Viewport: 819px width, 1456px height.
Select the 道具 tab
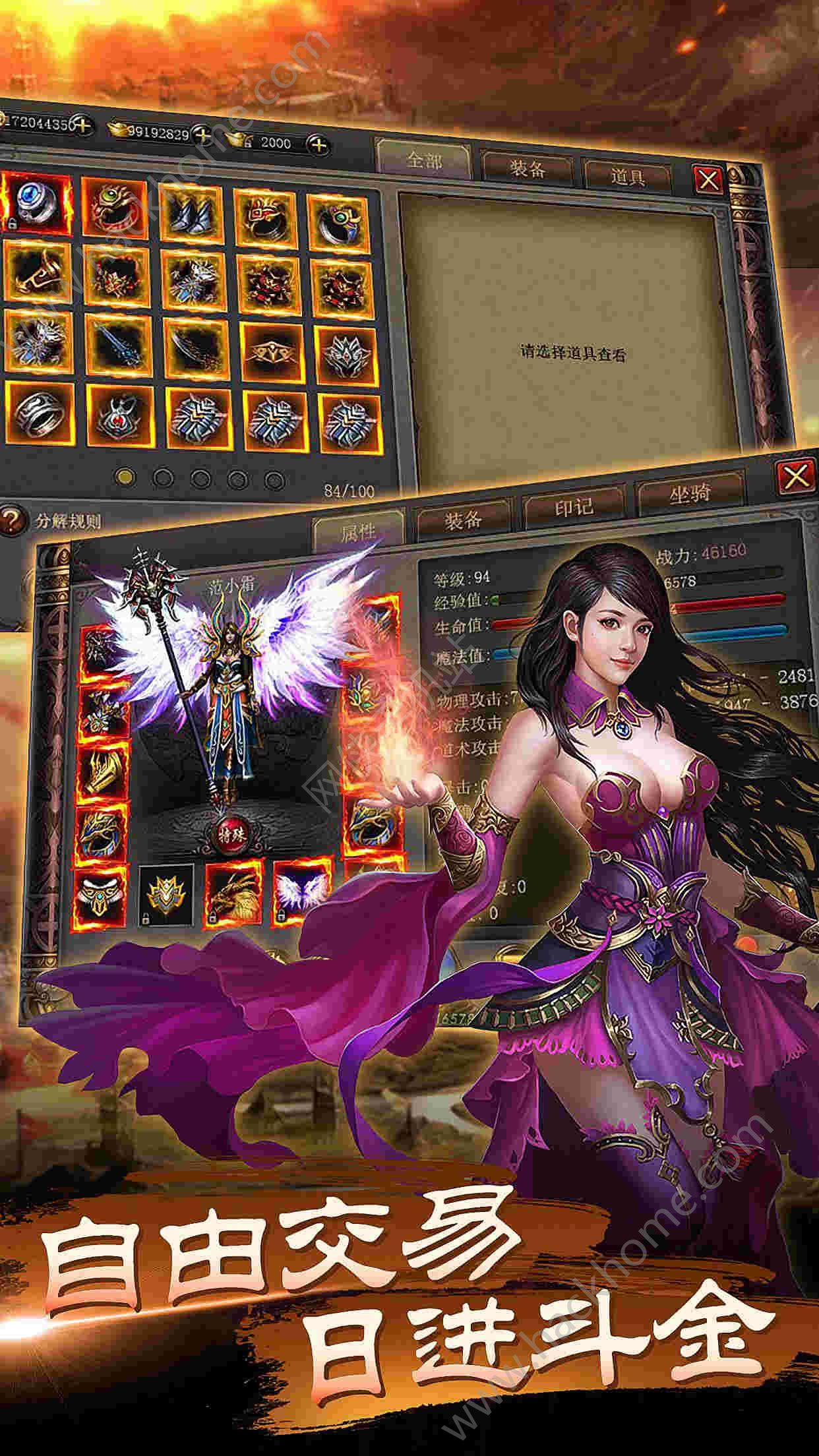point(626,176)
